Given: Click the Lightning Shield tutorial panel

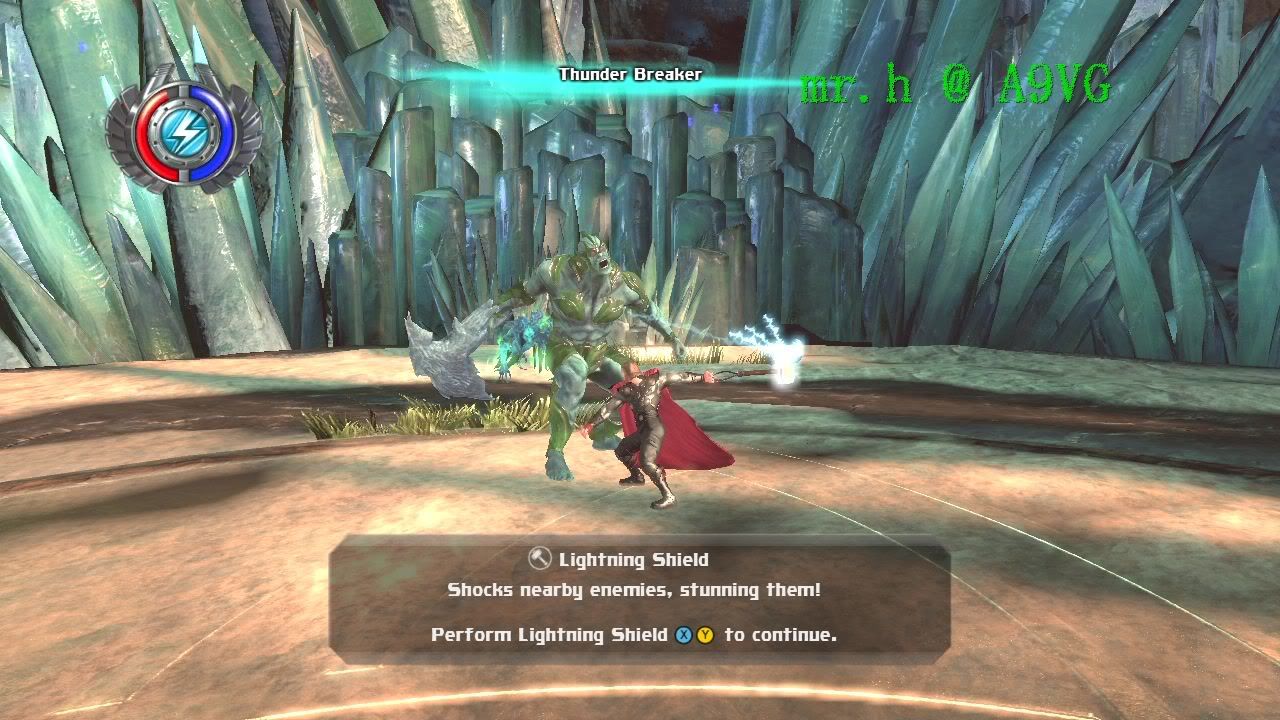Looking at the screenshot, I should coord(639,598).
